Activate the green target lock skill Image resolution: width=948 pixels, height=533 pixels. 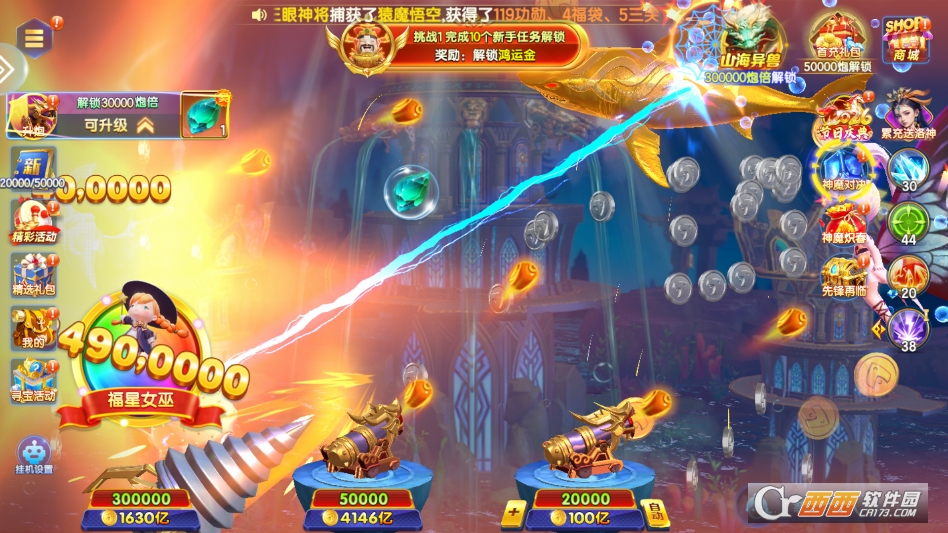click(909, 222)
